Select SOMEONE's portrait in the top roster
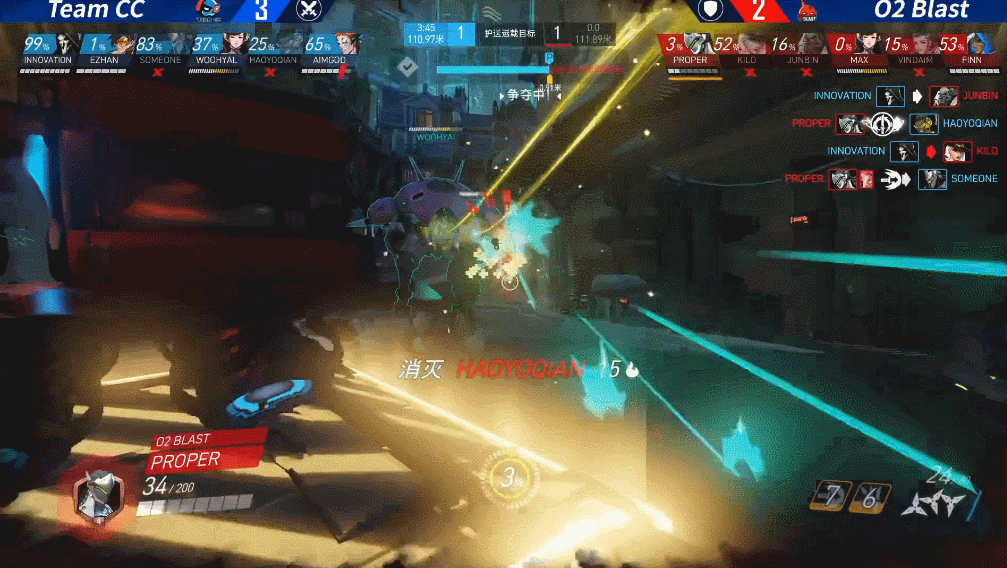1007x568 pixels. pyautogui.click(x=174, y=45)
